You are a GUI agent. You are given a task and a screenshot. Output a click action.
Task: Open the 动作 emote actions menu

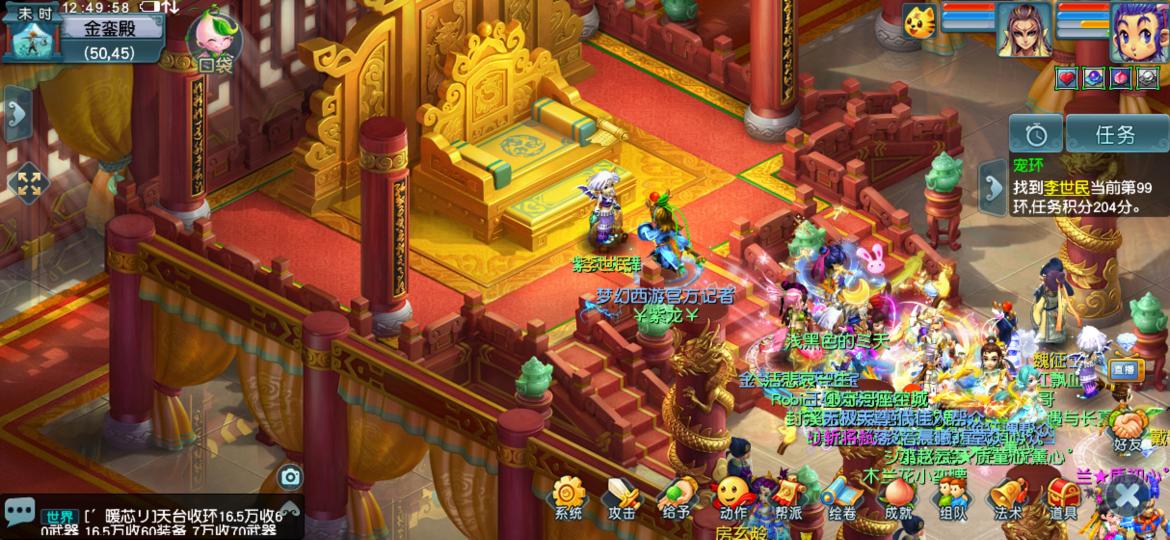tap(732, 495)
